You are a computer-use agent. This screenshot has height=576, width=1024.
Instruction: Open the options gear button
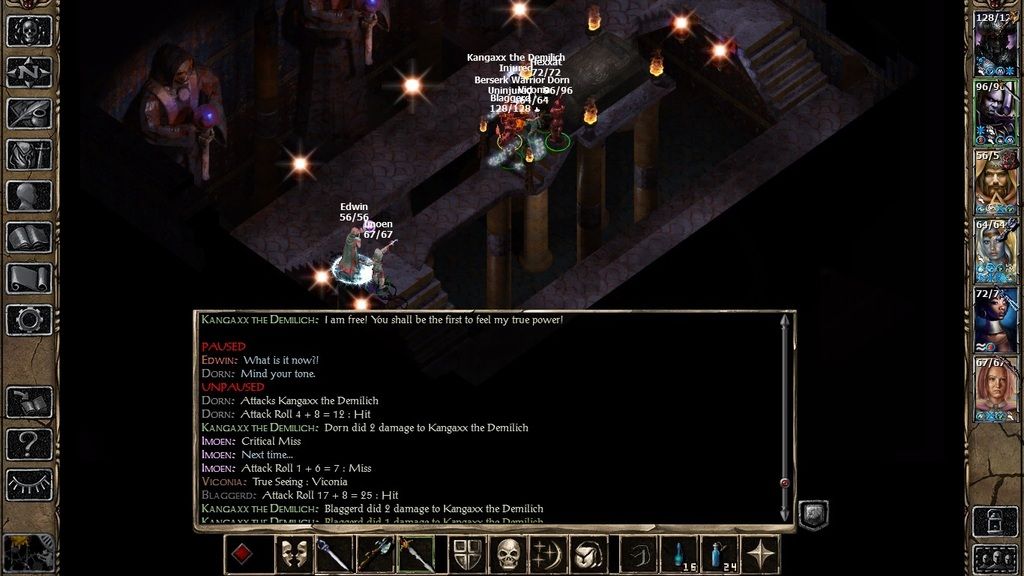tap(29, 320)
